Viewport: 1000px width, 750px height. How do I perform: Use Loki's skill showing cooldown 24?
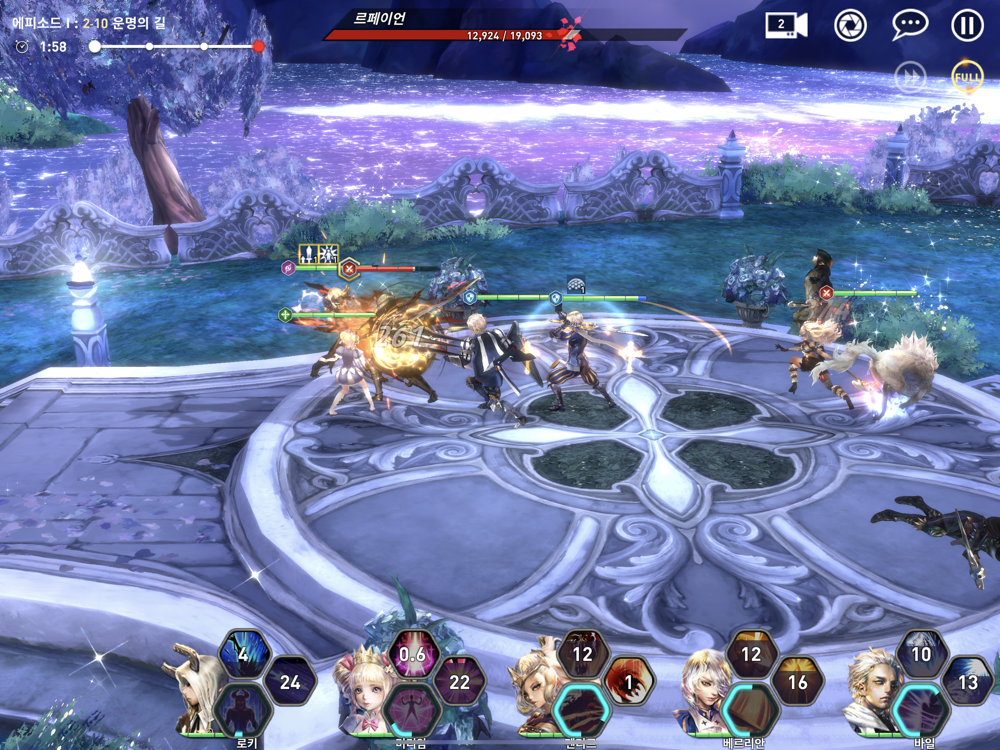click(x=290, y=681)
